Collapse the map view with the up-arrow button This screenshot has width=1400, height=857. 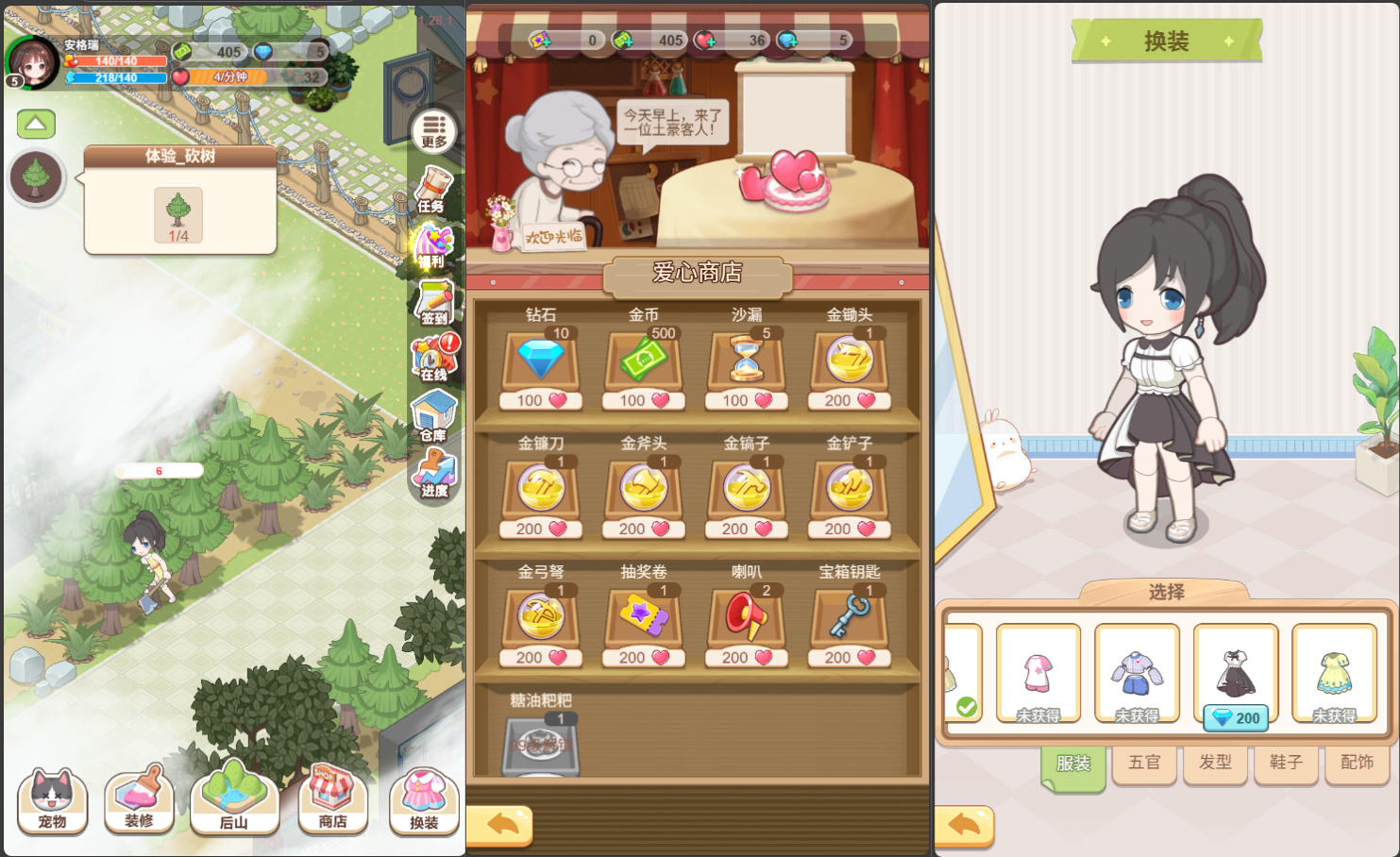pyautogui.click(x=36, y=124)
